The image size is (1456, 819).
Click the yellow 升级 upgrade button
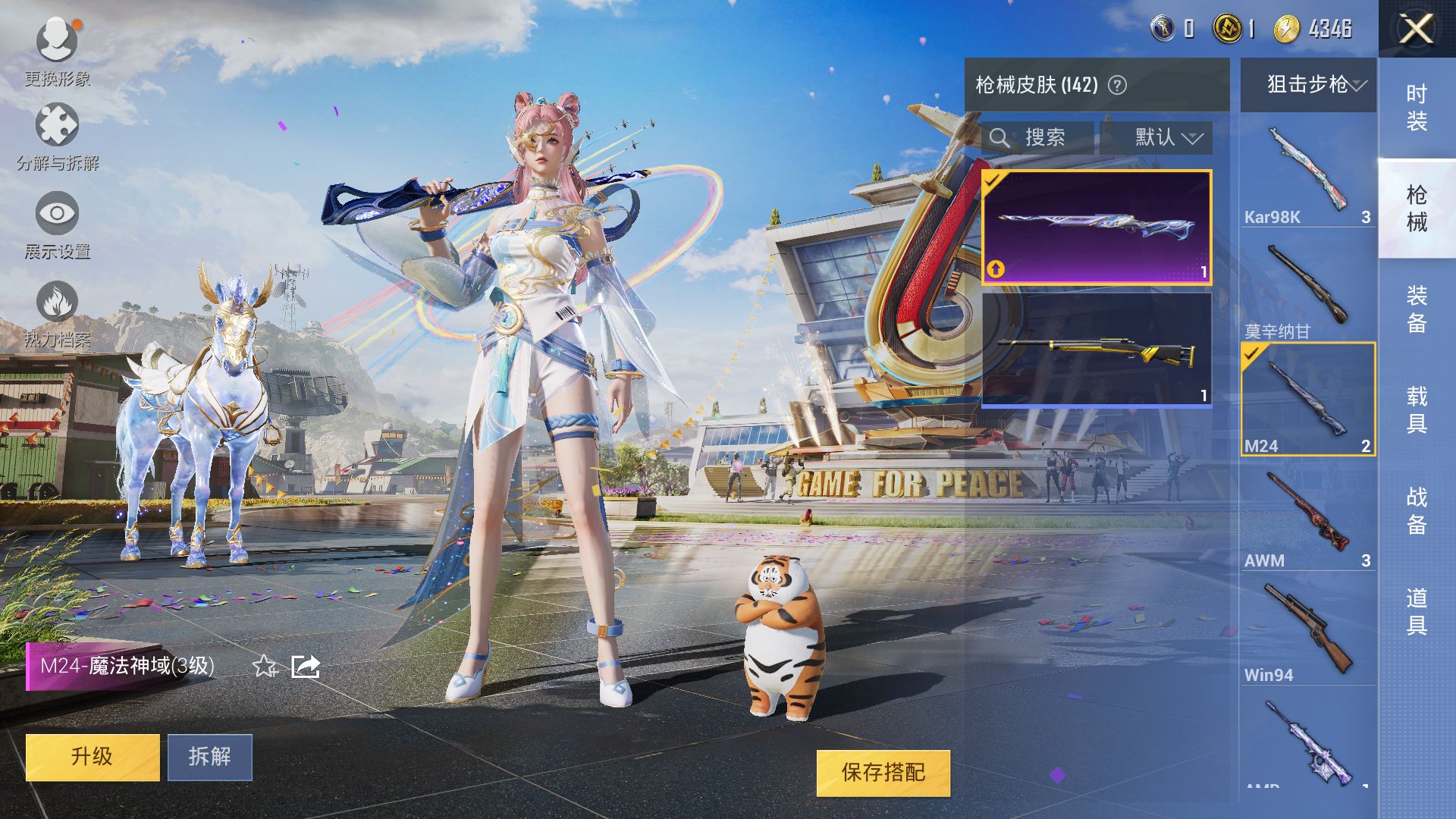click(93, 756)
